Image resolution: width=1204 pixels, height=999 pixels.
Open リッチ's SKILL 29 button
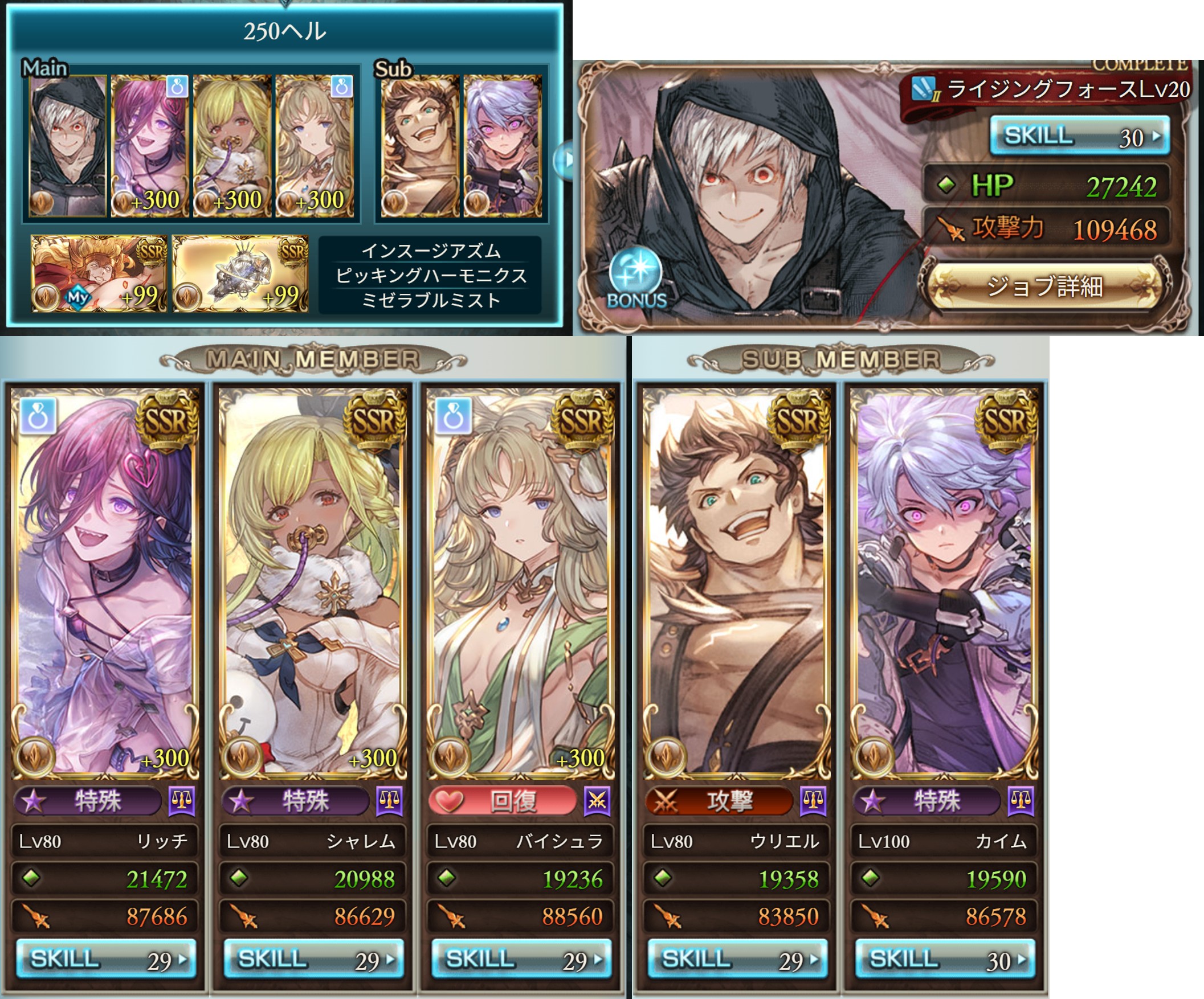[x=105, y=959]
